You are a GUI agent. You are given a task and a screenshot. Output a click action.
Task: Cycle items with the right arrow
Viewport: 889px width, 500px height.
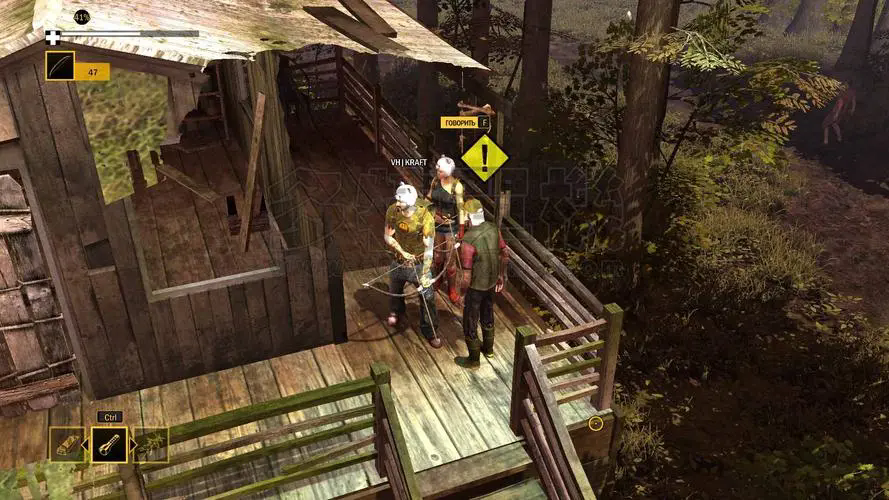[132, 445]
